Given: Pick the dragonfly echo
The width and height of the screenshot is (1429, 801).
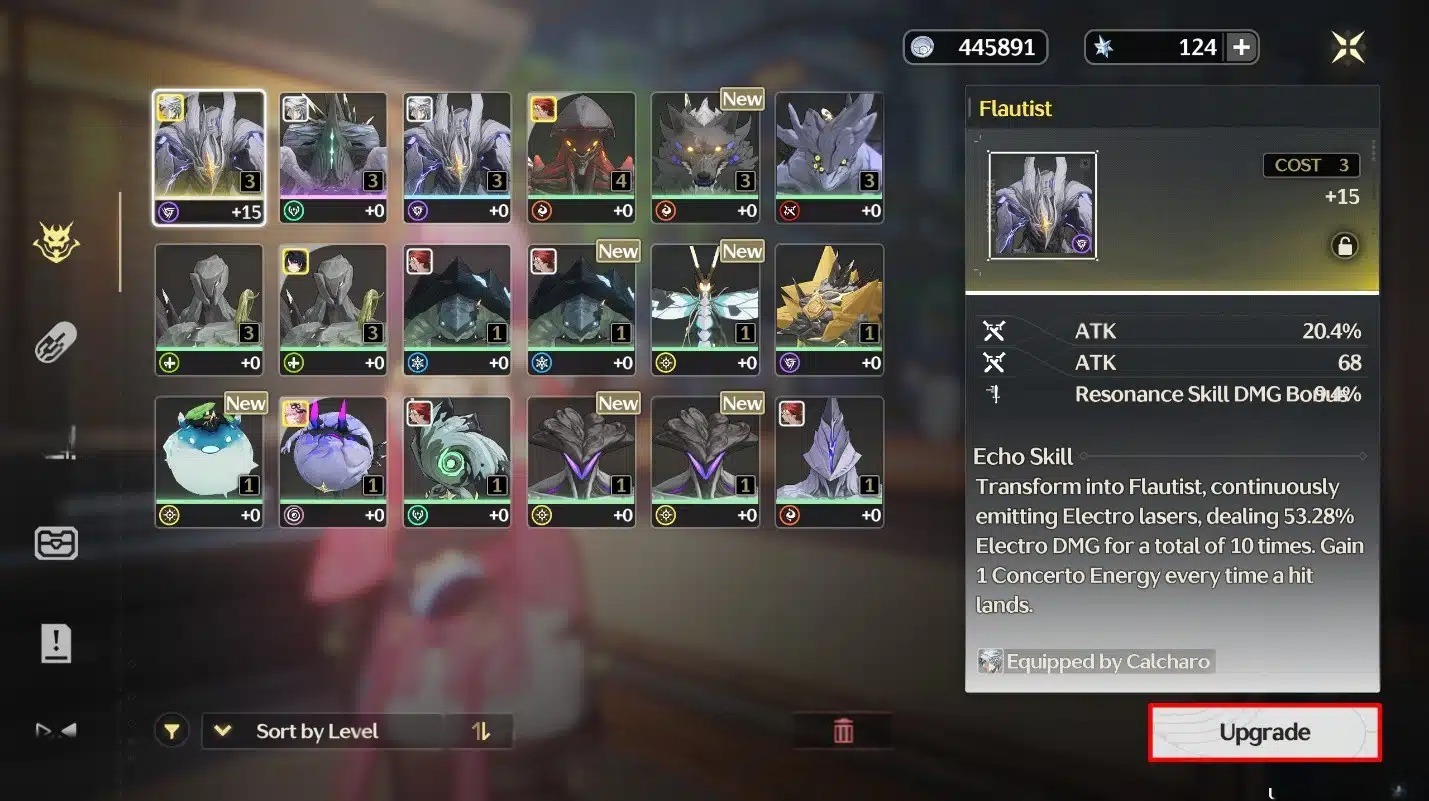Looking at the screenshot, I should pos(706,309).
